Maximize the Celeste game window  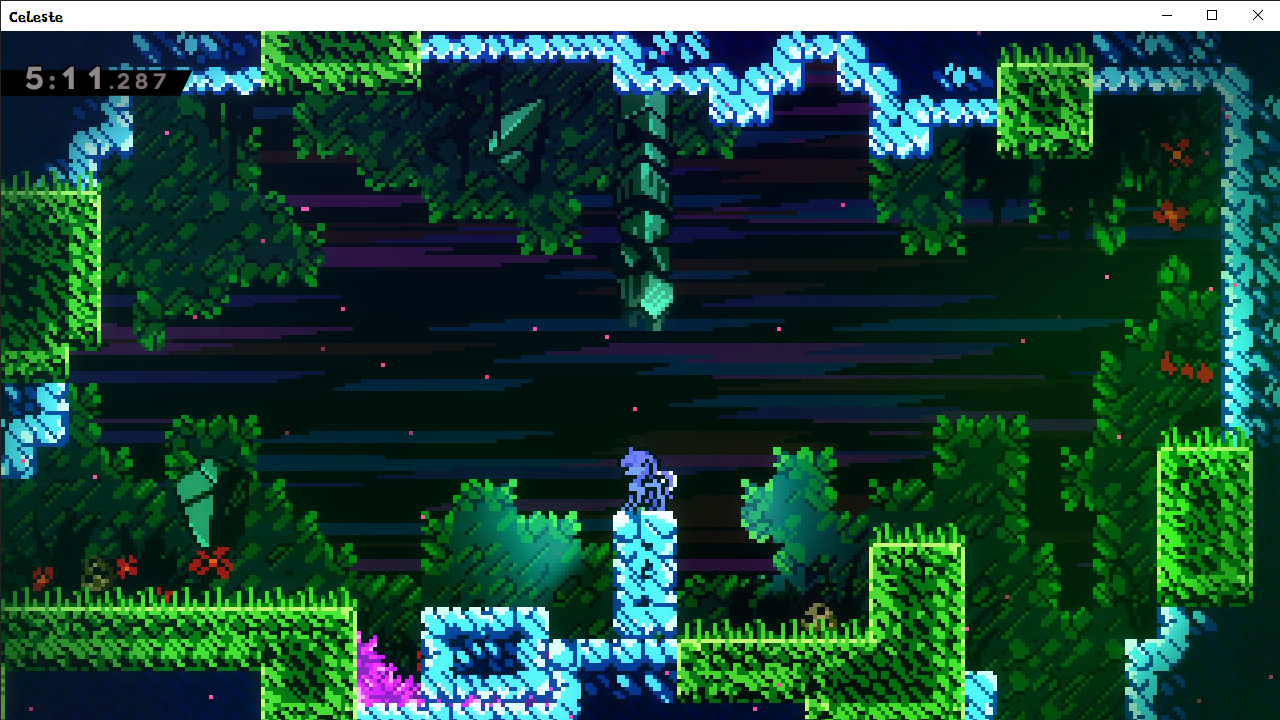[x=1211, y=15]
